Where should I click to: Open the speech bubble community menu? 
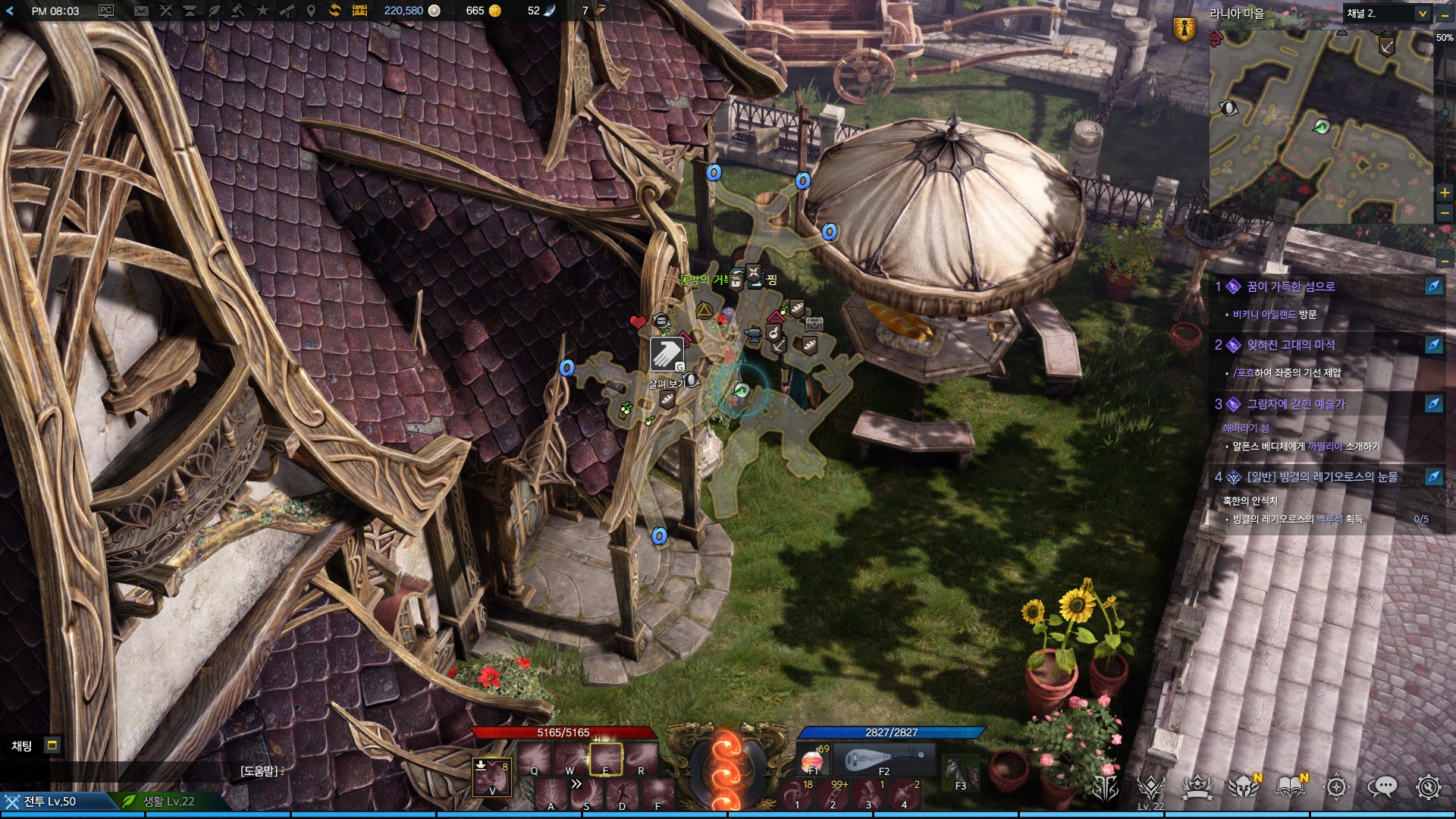click(x=1382, y=787)
